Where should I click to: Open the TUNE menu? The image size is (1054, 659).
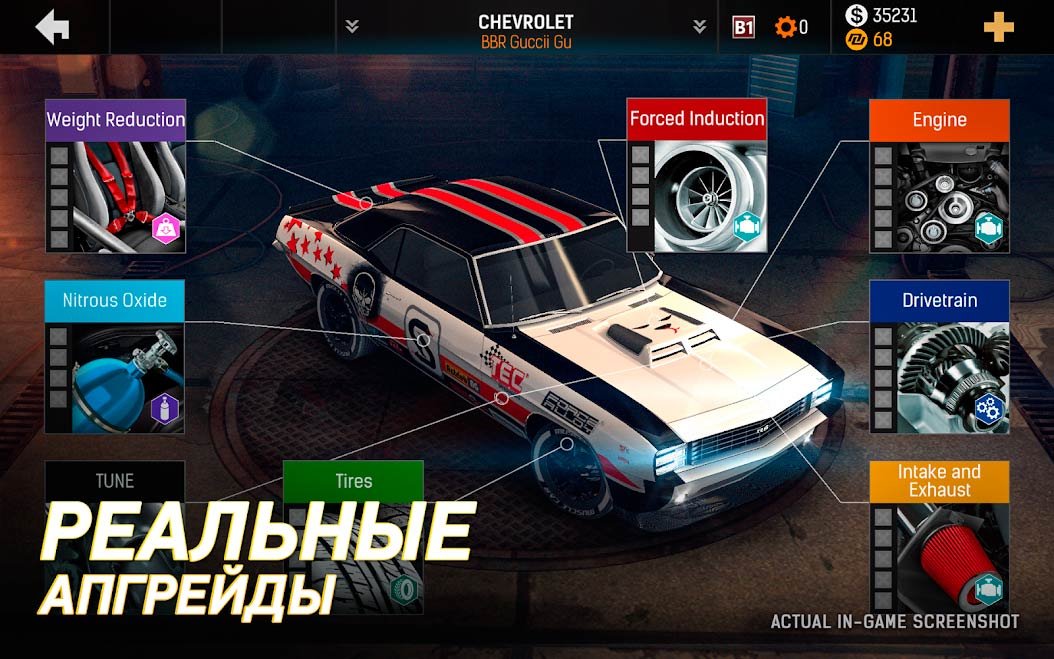pos(115,481)
